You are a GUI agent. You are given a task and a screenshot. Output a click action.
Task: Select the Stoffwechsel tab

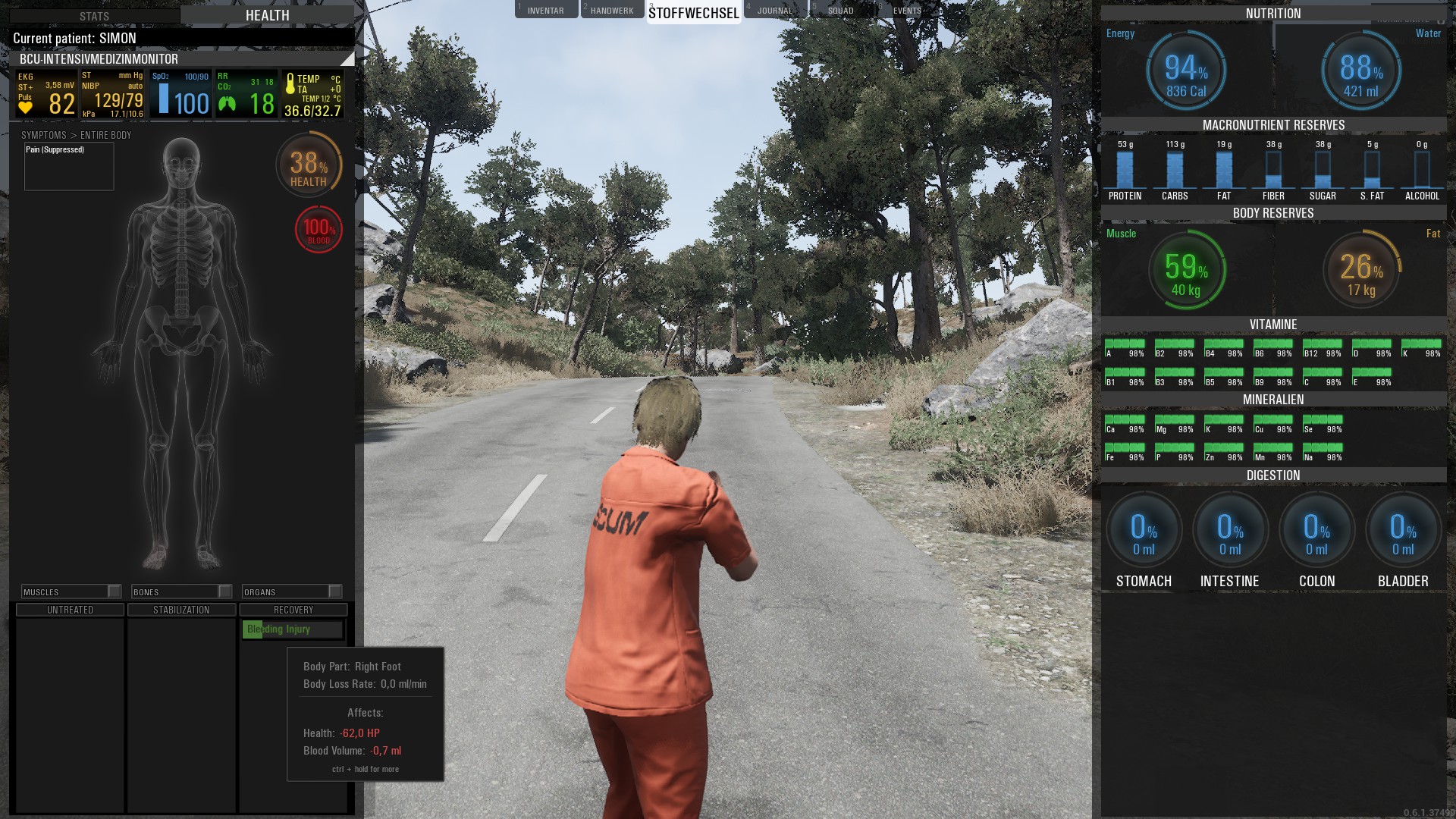pos(693,13)
